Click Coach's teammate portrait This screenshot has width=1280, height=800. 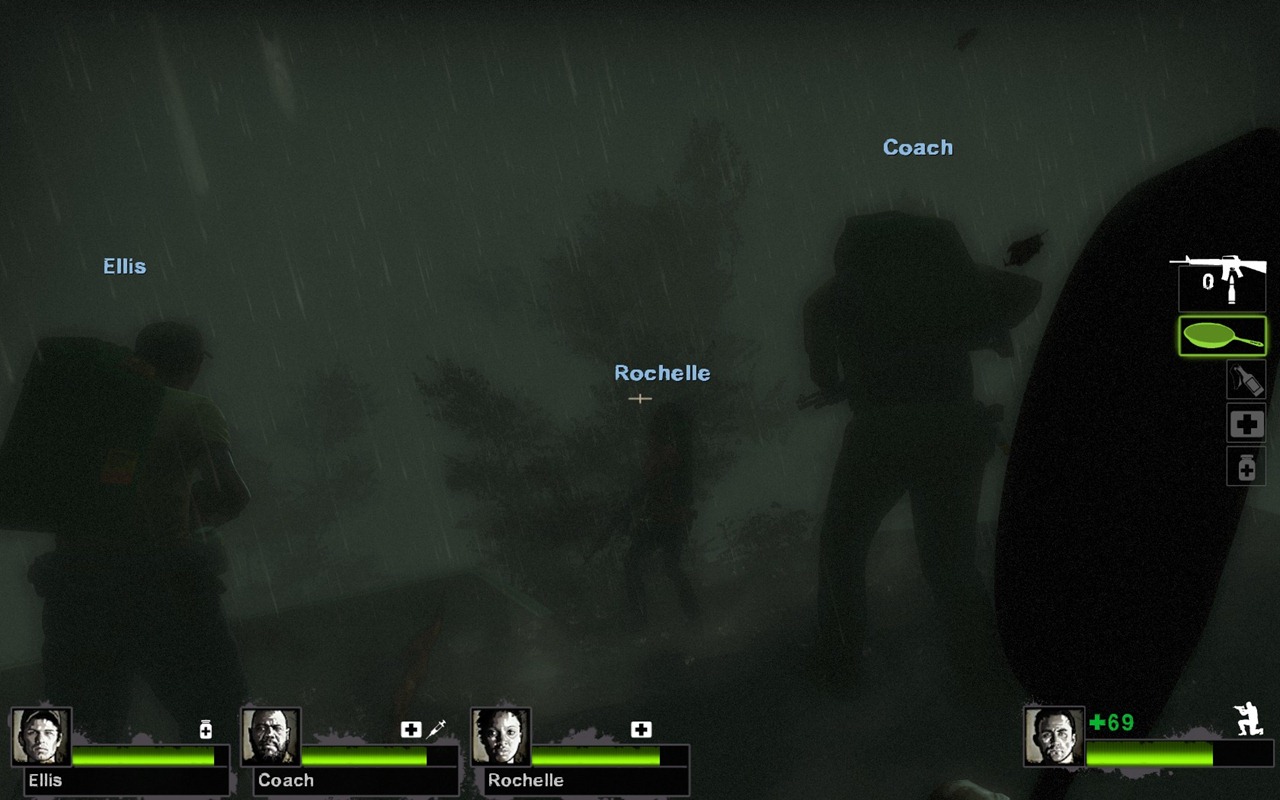point(271,737)
